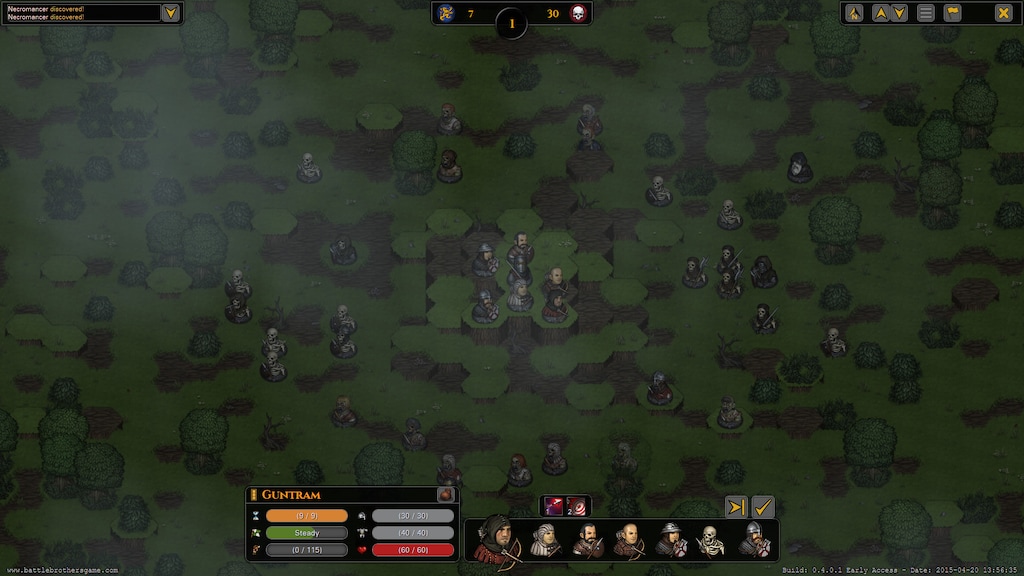Screen dimensions: 1024x576
Task: End the turn with the checkmark button
Action: [x=763, y=507]
